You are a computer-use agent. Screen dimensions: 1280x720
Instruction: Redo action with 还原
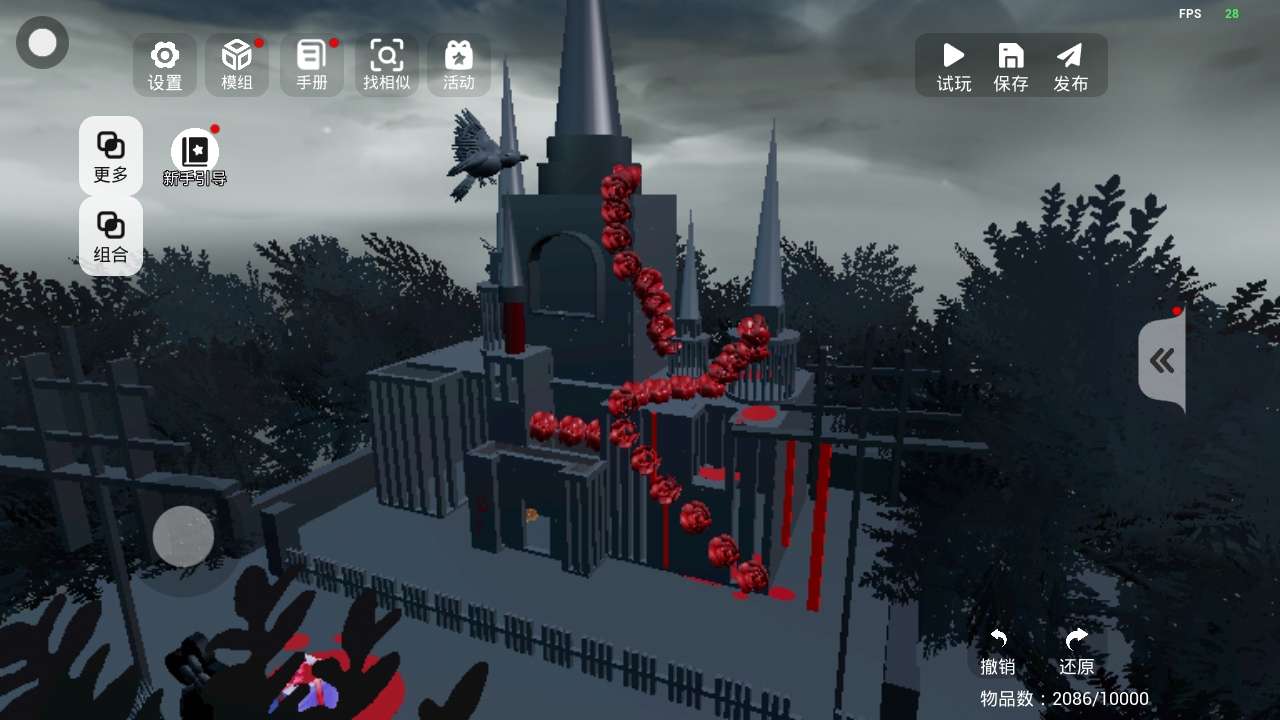pyautogui.click(x=1076, y=652)
